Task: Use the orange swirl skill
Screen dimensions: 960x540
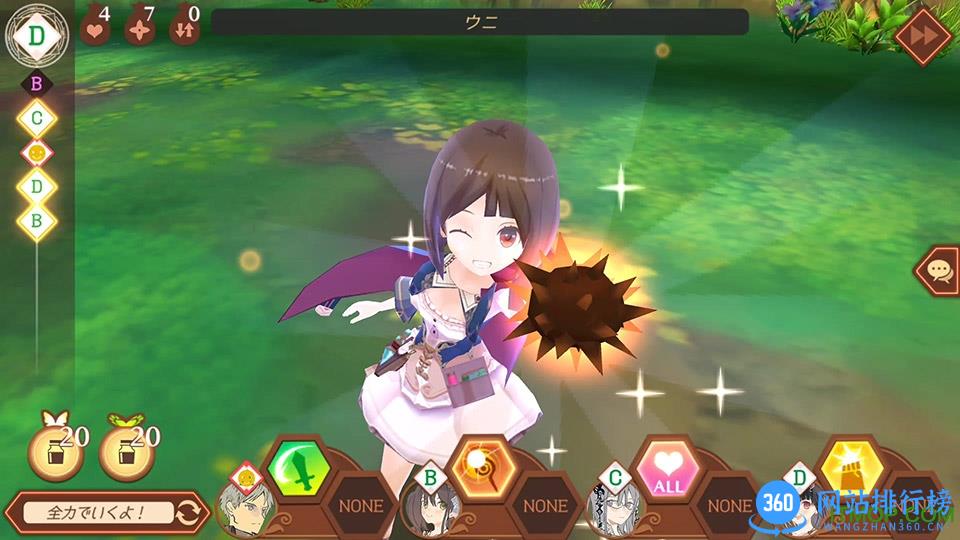Action: 482,468
